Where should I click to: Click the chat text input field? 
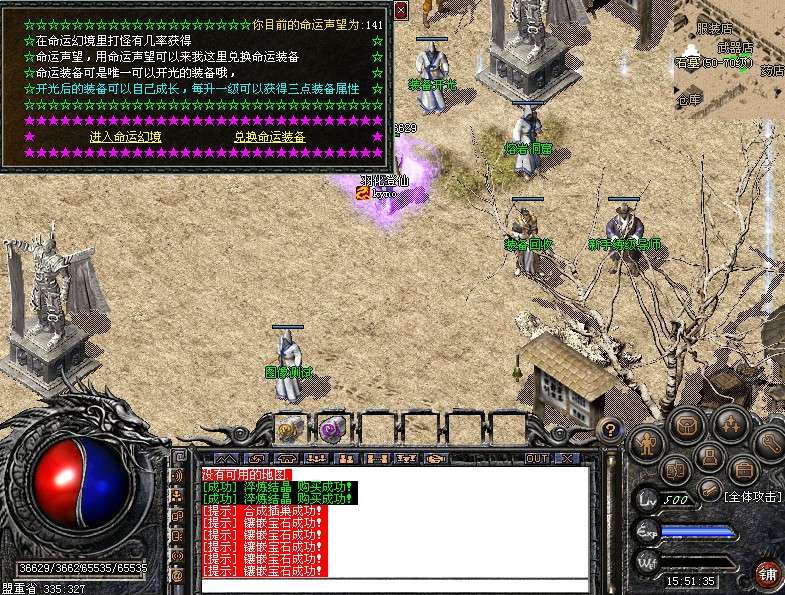click(394, 585)
